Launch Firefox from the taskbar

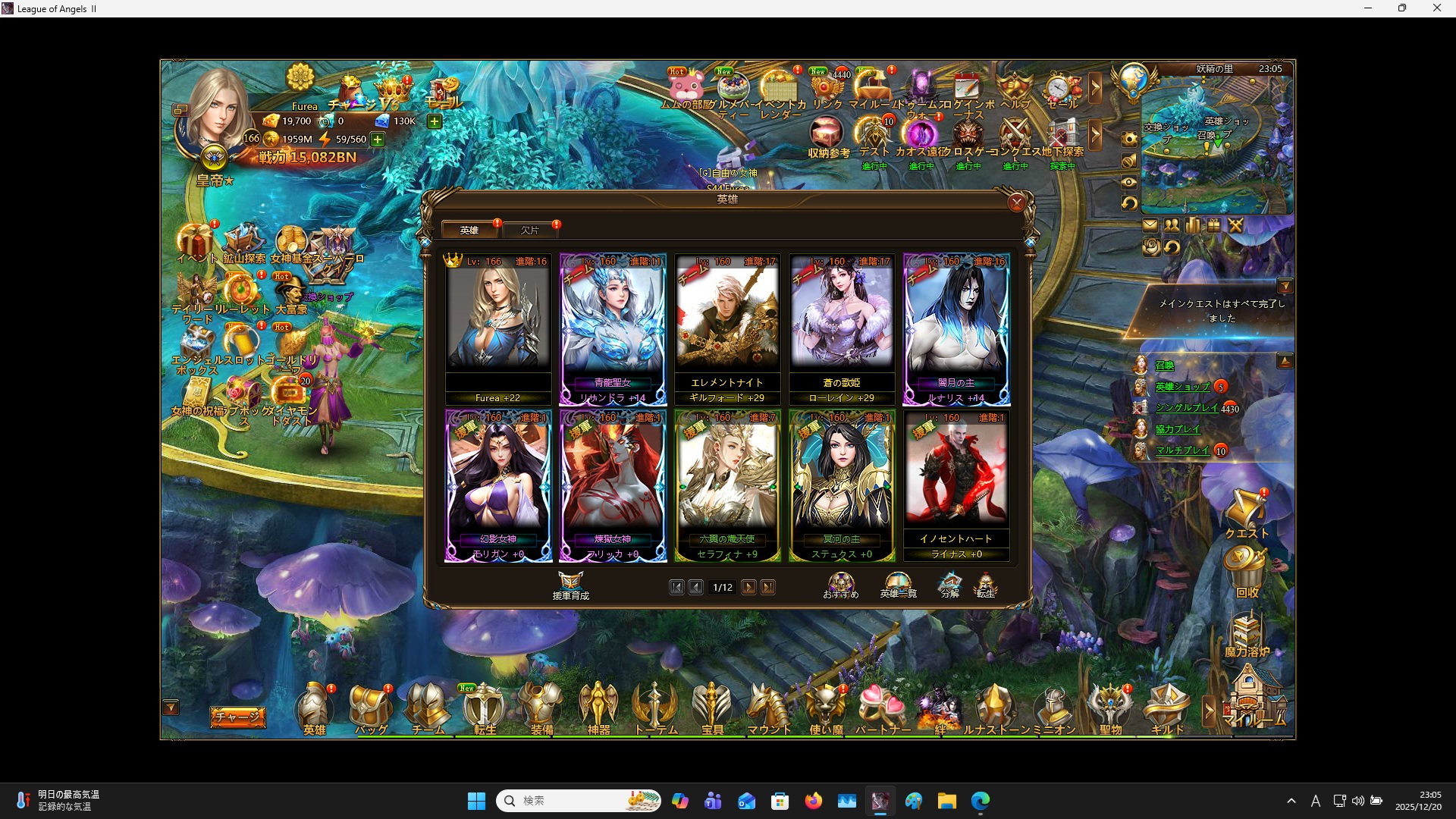pyautogui.click(x=814, y=800)
